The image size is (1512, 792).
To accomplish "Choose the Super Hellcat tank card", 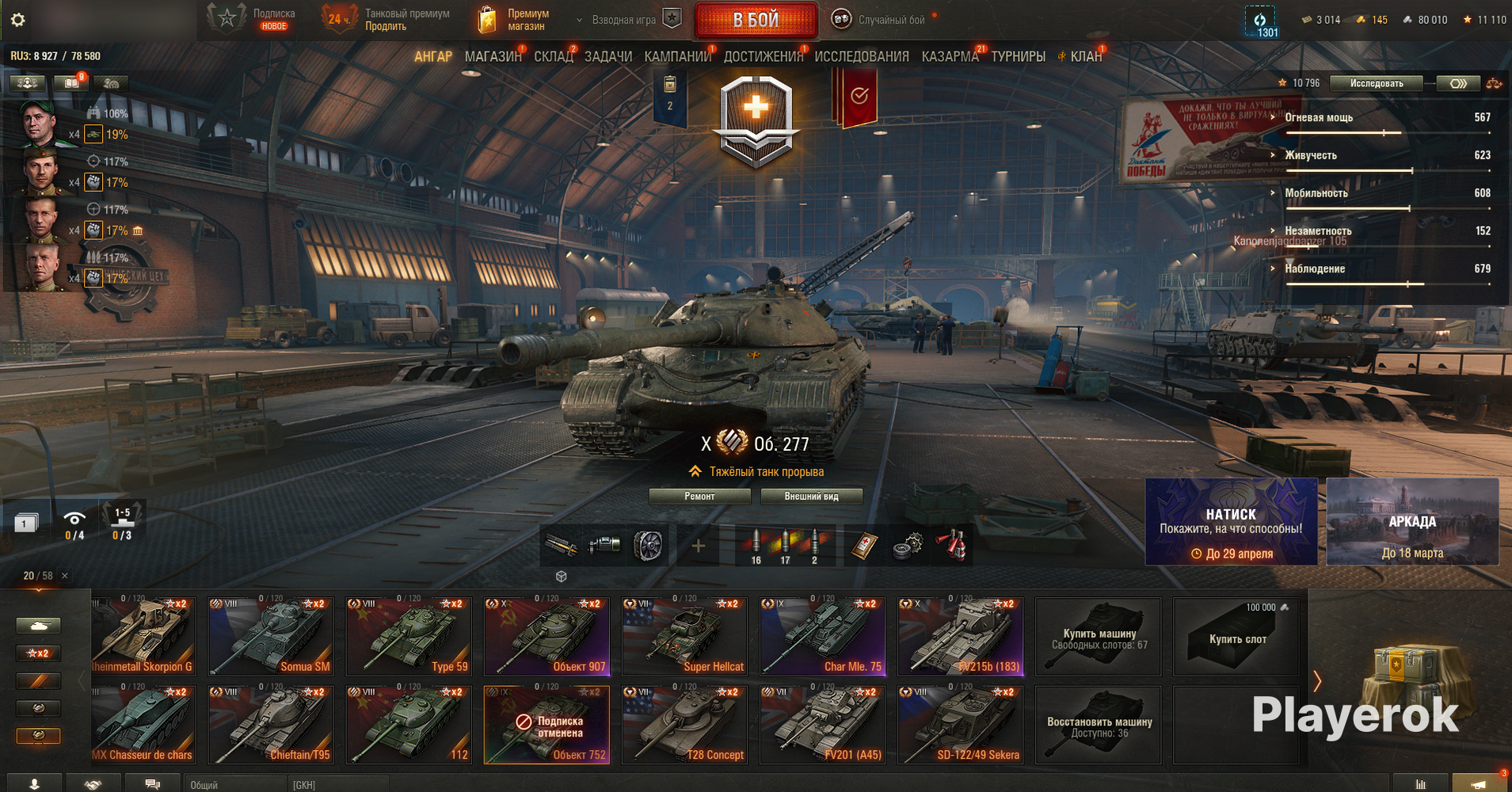I will [x=684, y=636].
